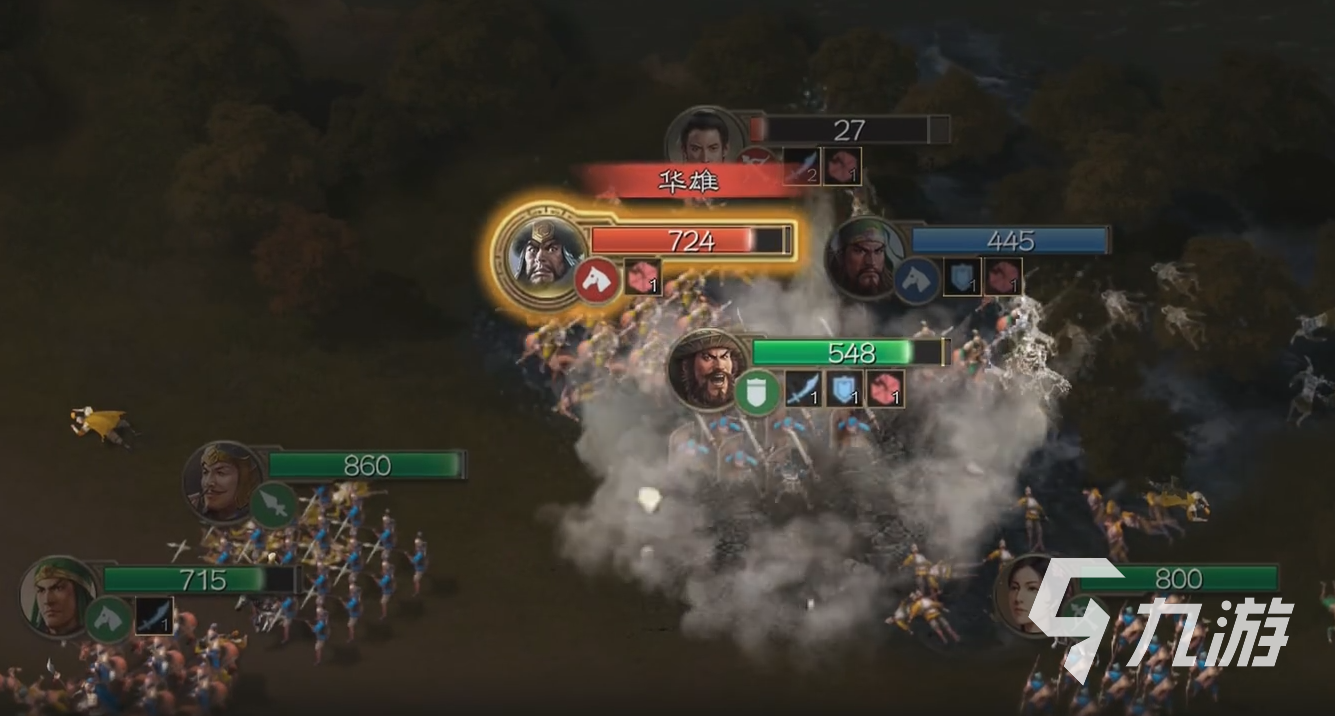Image resolution: width=1335 pixels, height=716 pixels.
Task: Select the female general with 800 troops
Action: 1025,592
